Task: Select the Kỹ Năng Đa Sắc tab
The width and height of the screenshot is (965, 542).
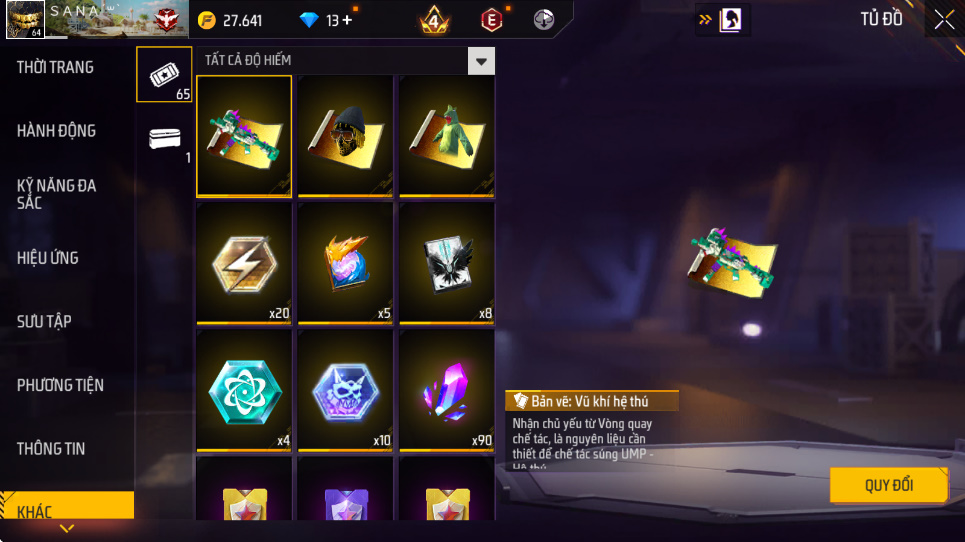Action: coord(57,194)
